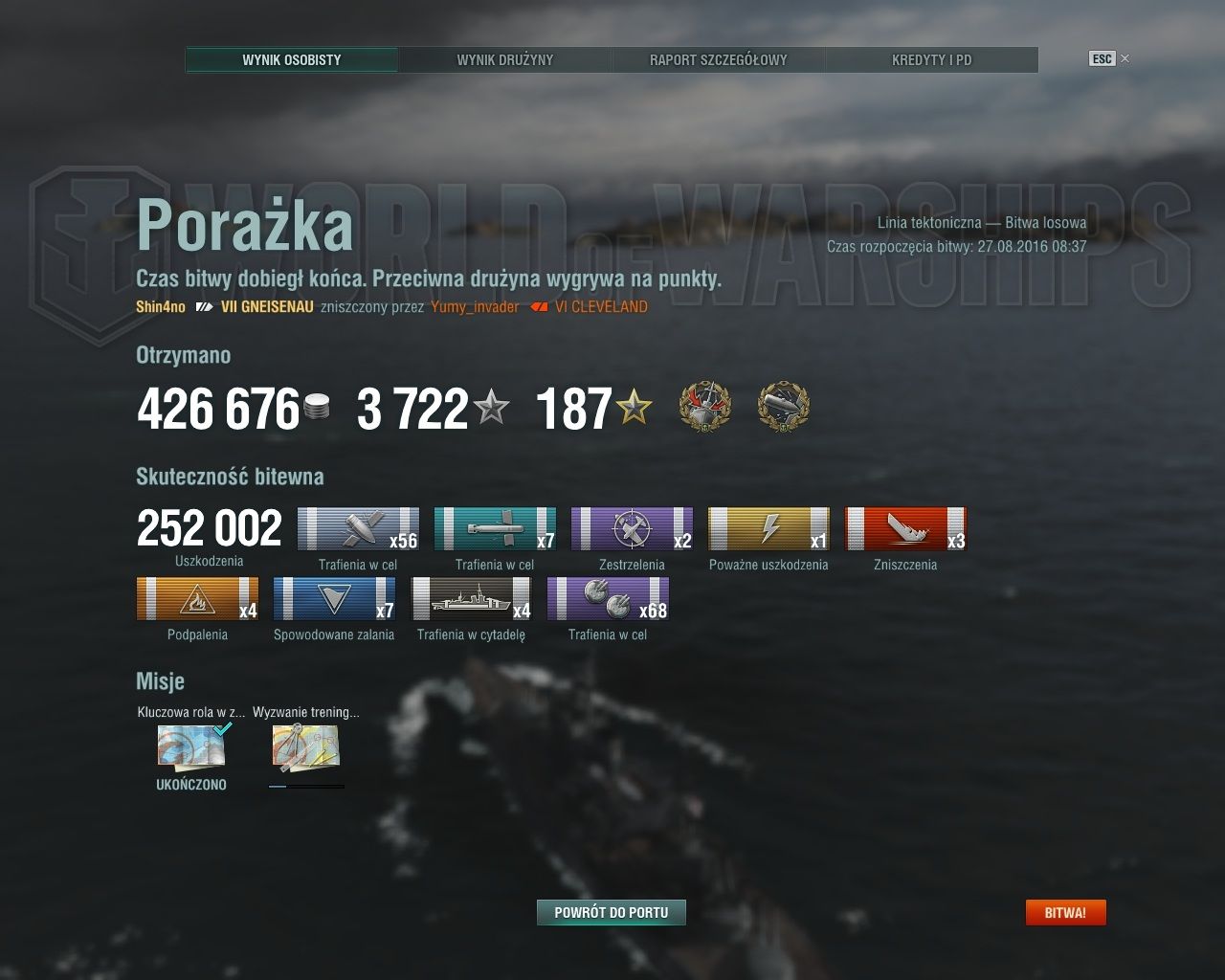Click the Poważne uszkodzenia lightning ribbon
The width and height of the screenshot is (1225, 980).
click(x=769, y=529)
